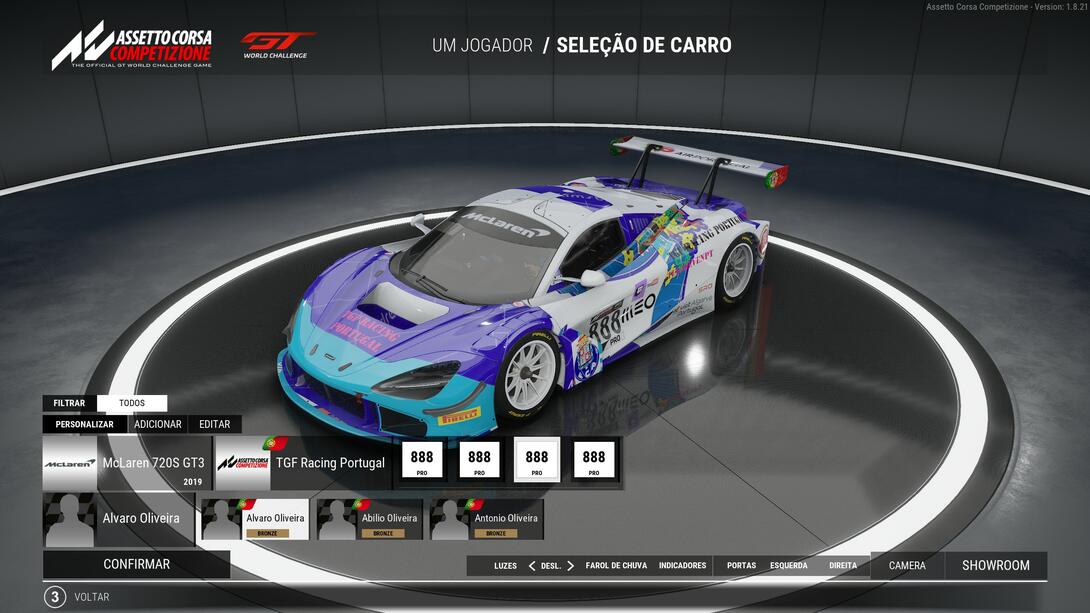The height and width of the screenshot is (613, 1090).
Task: Enter the Showroom view
Action: click(995, 566)
